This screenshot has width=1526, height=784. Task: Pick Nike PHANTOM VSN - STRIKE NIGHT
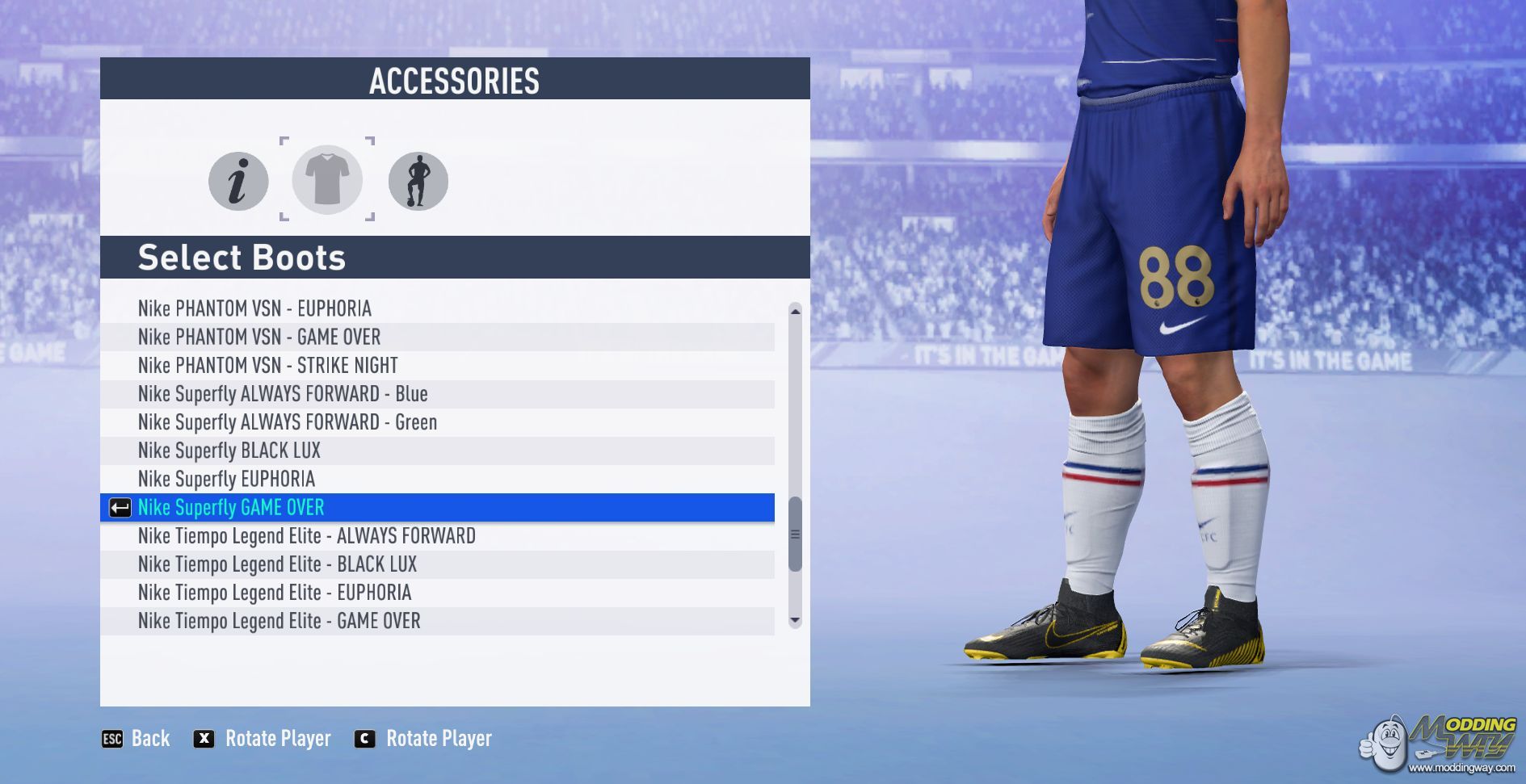pos(267,365)
